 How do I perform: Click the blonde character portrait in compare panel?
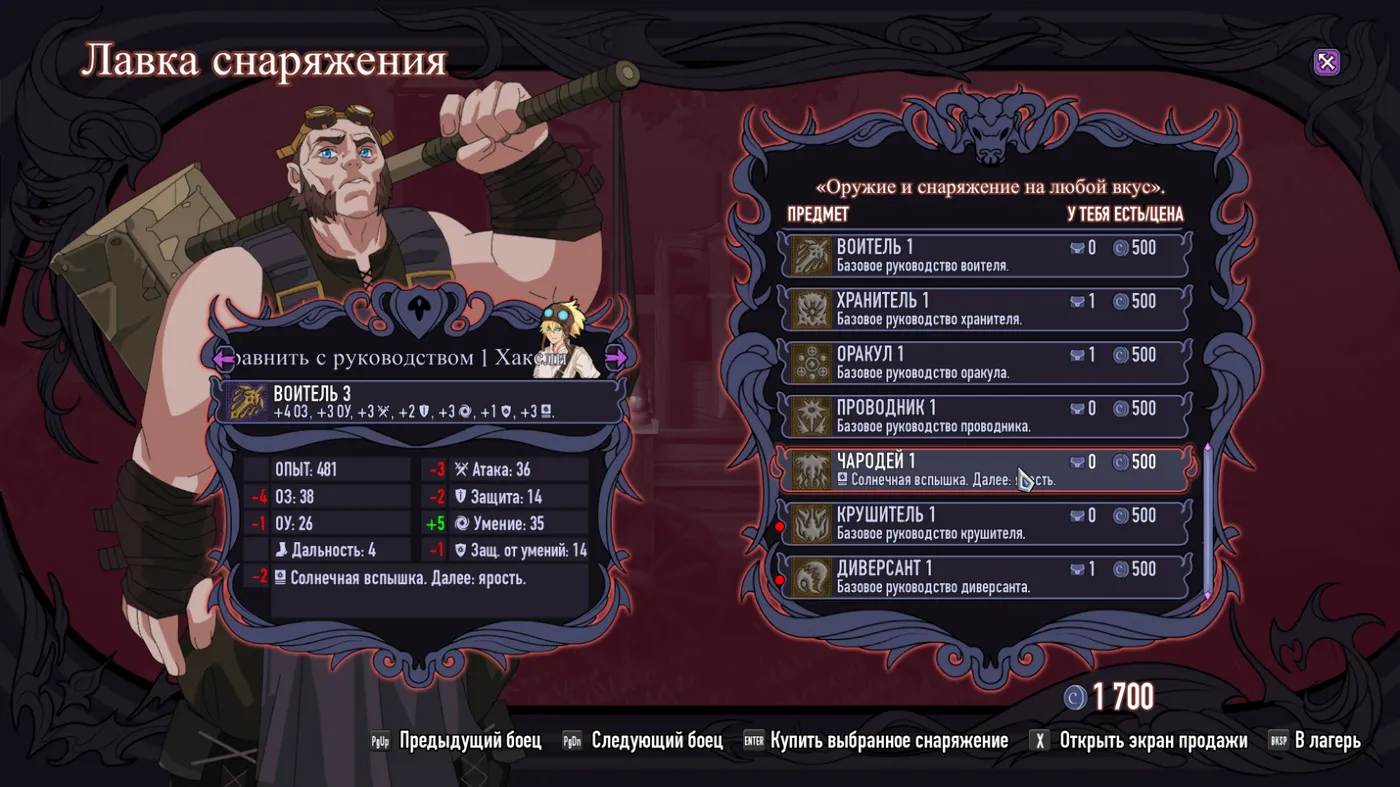coord(564,338)
